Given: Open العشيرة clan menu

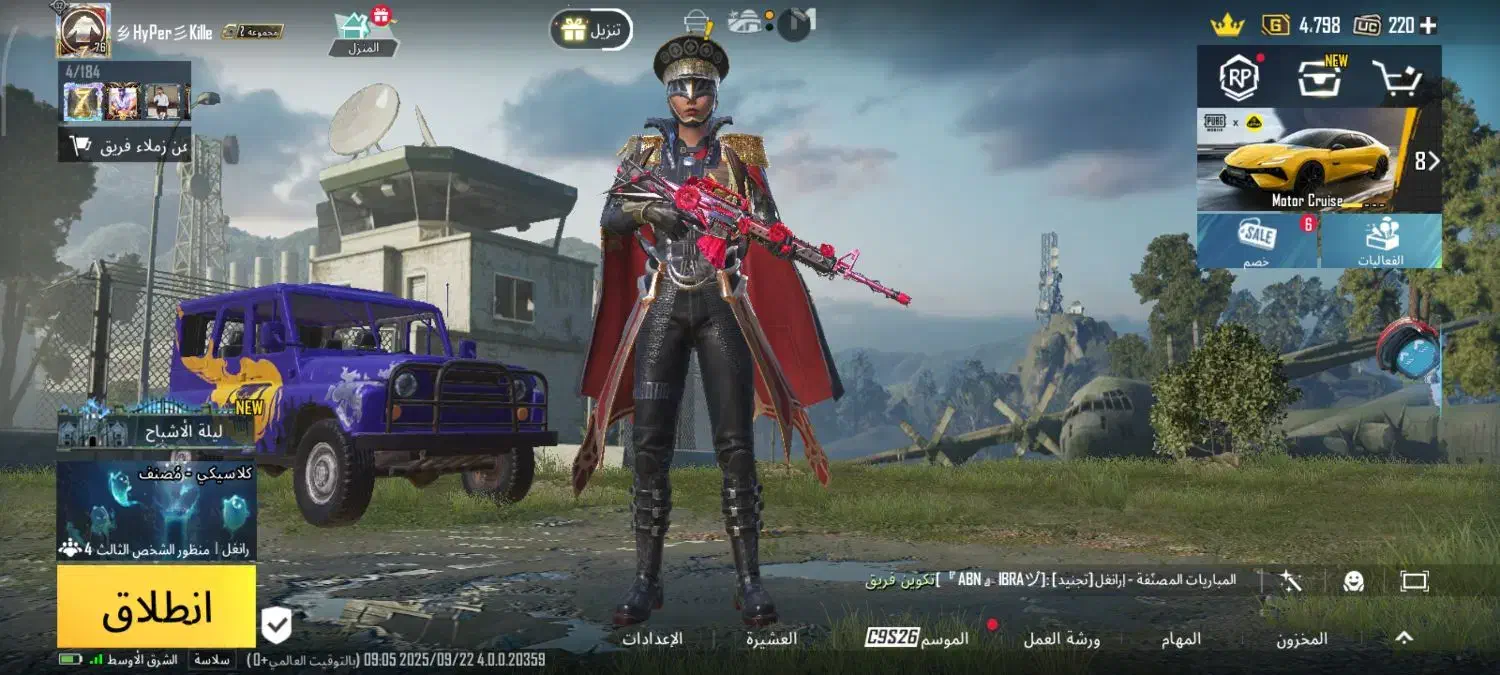Looking at the screenshot, I should point(771,639).
